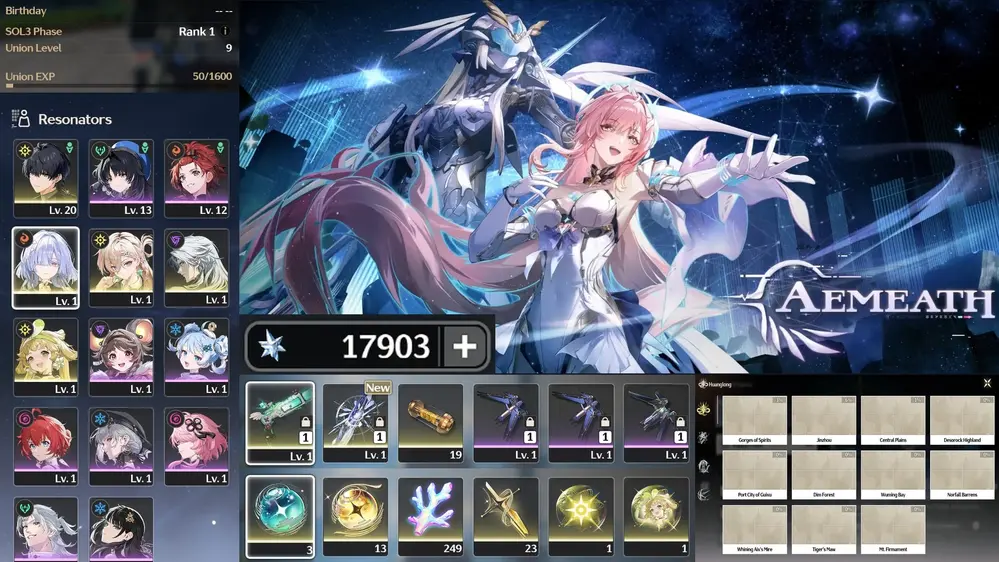Select the green pistol weapon slot
This screenshot has height=562, width=999.
click(x=280, y=422)
